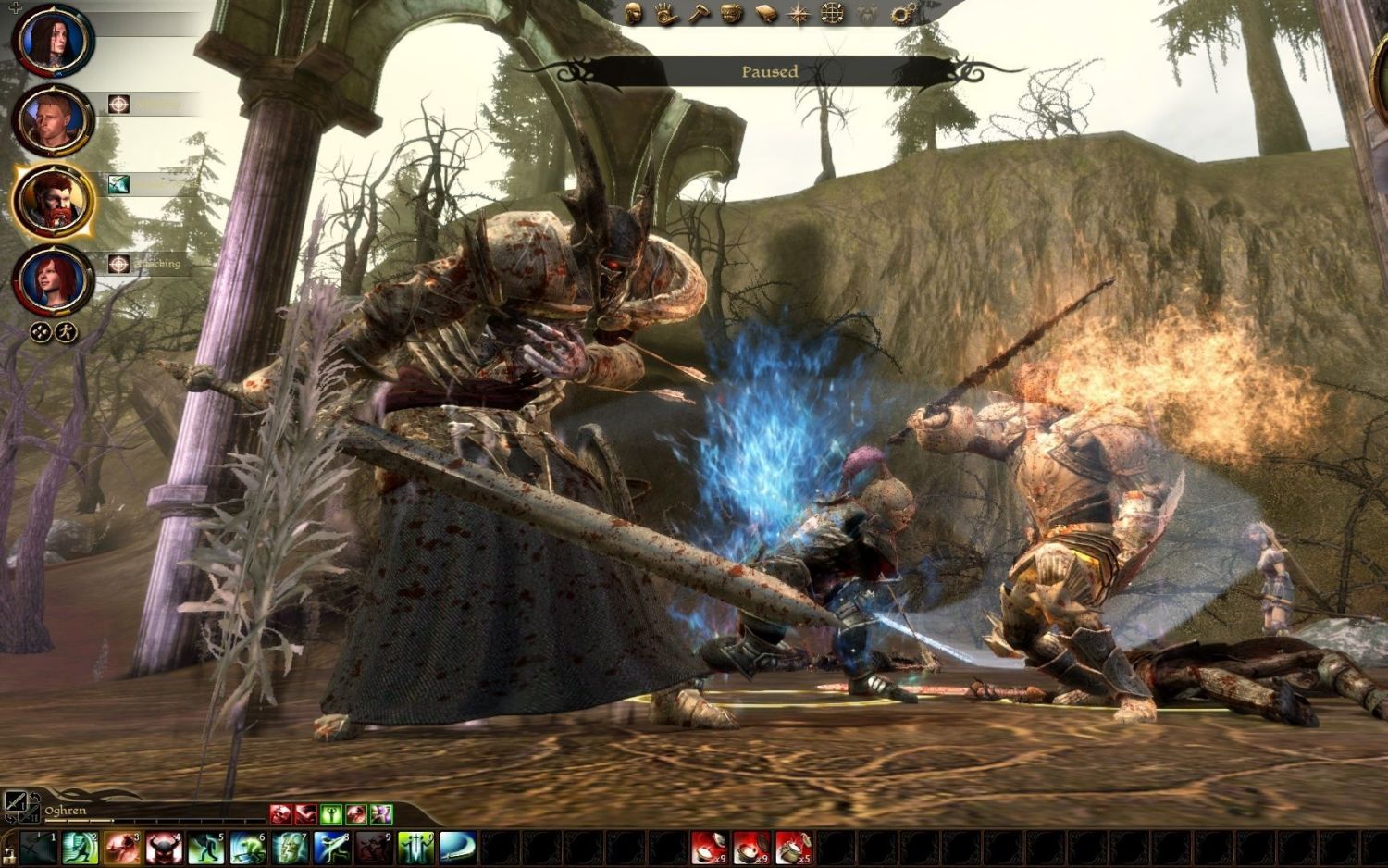Screen dimensions: 1388x868
Task: Activate the horned helmet ability in slot 4
Action: coord(162,848)
